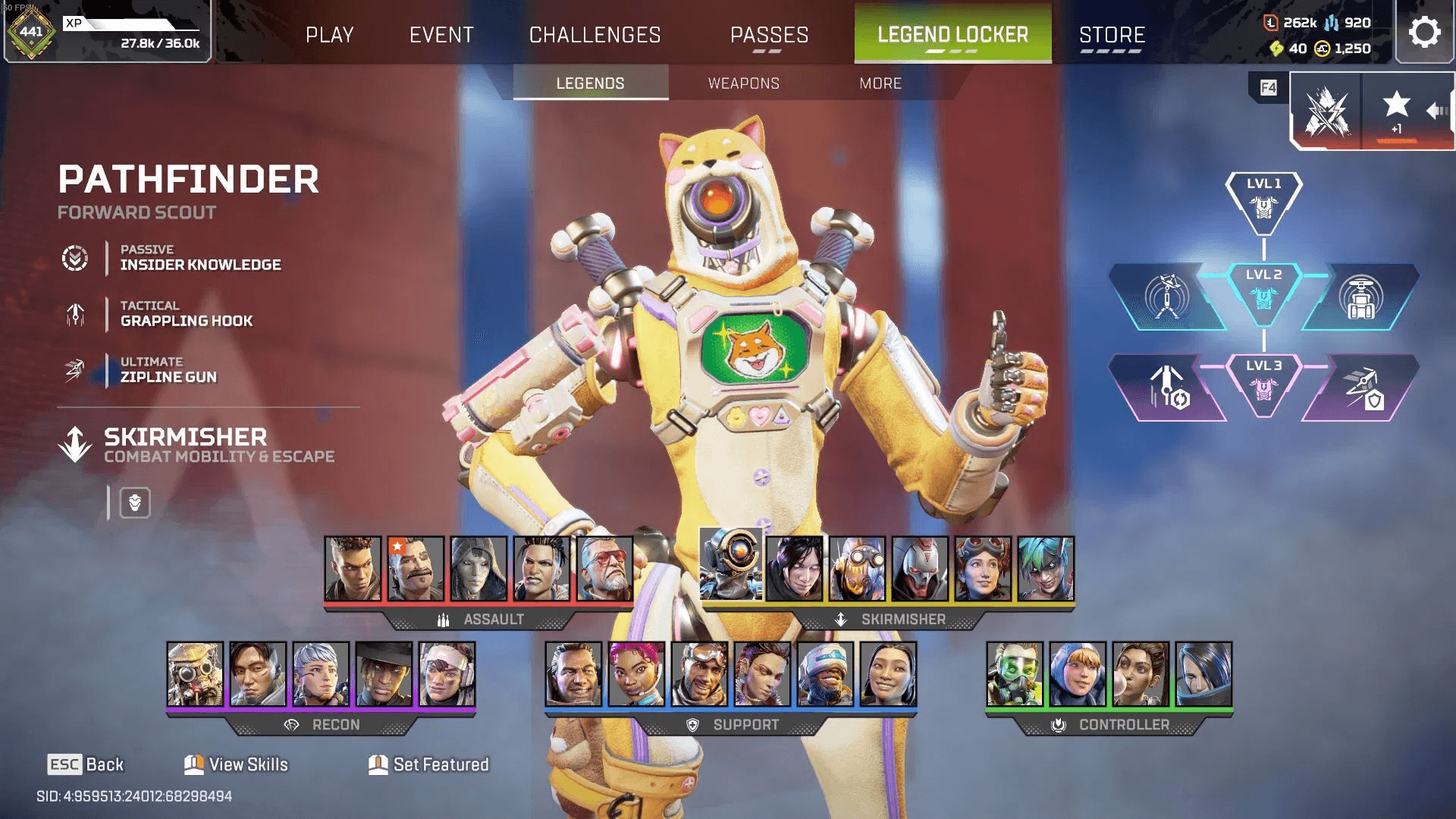This screenshot has height=819, width=1456.
Task: Inspect the Grappling Hook tactical ability
Action: [x=186, y=314]
